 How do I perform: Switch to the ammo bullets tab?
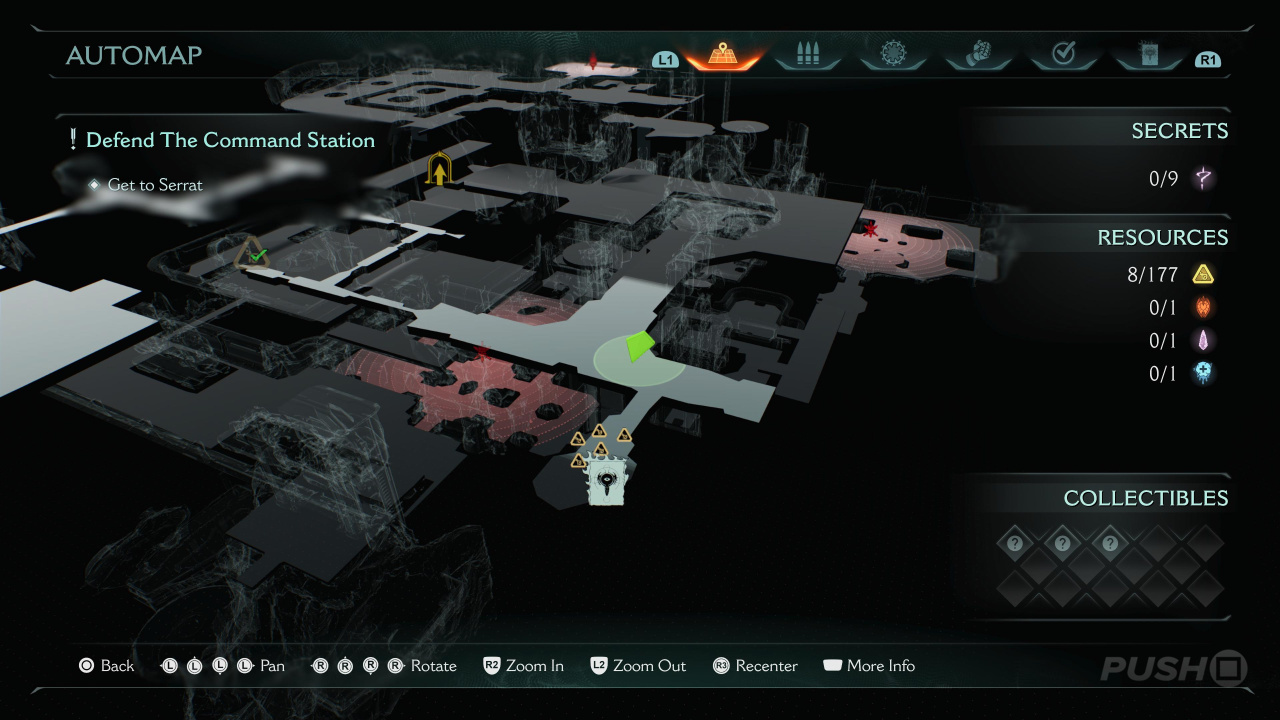point(808,56)
